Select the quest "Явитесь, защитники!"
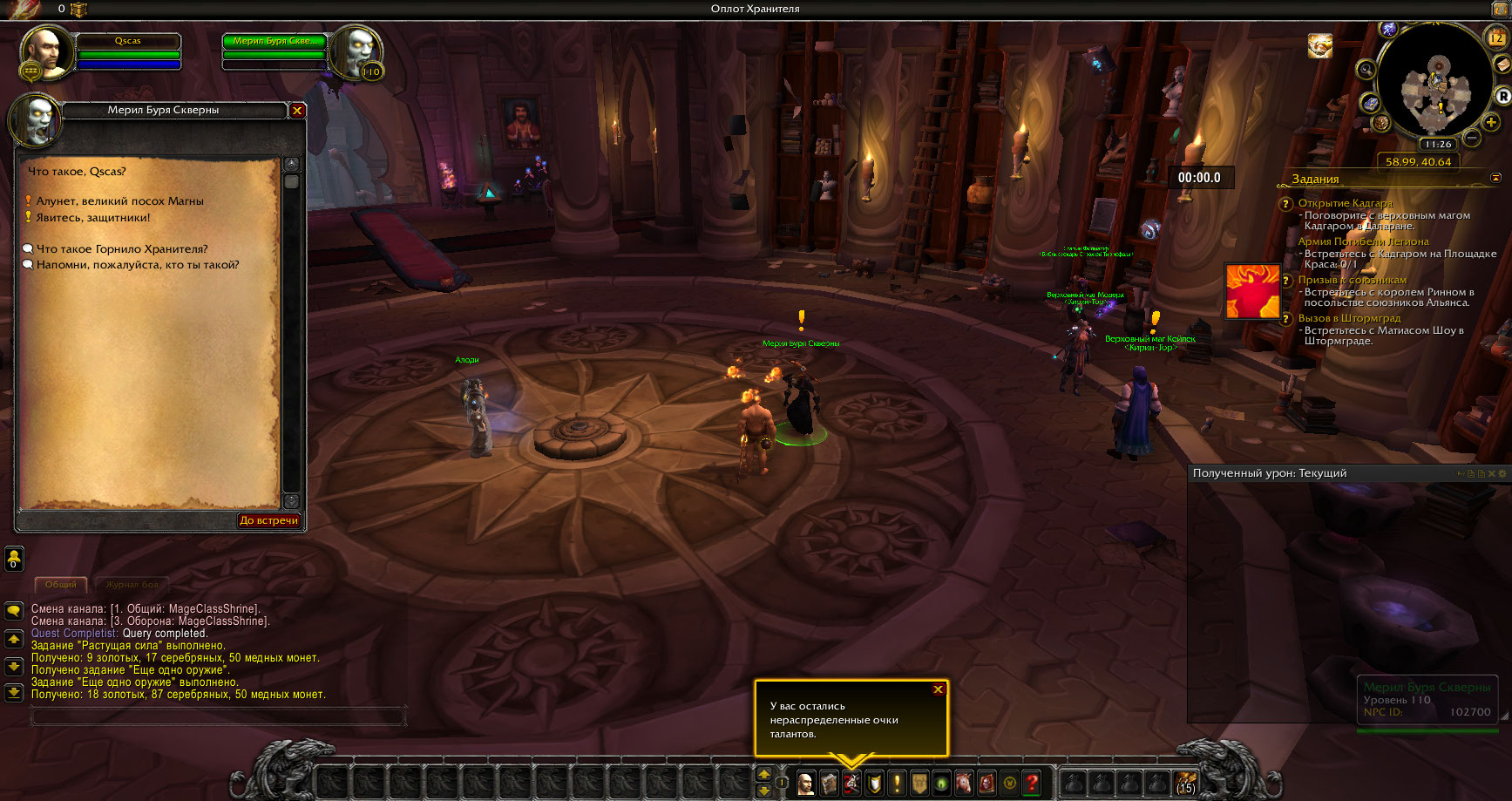This screenshot has width=1512, height=801. pyautogui.click(x=92, y=218)
